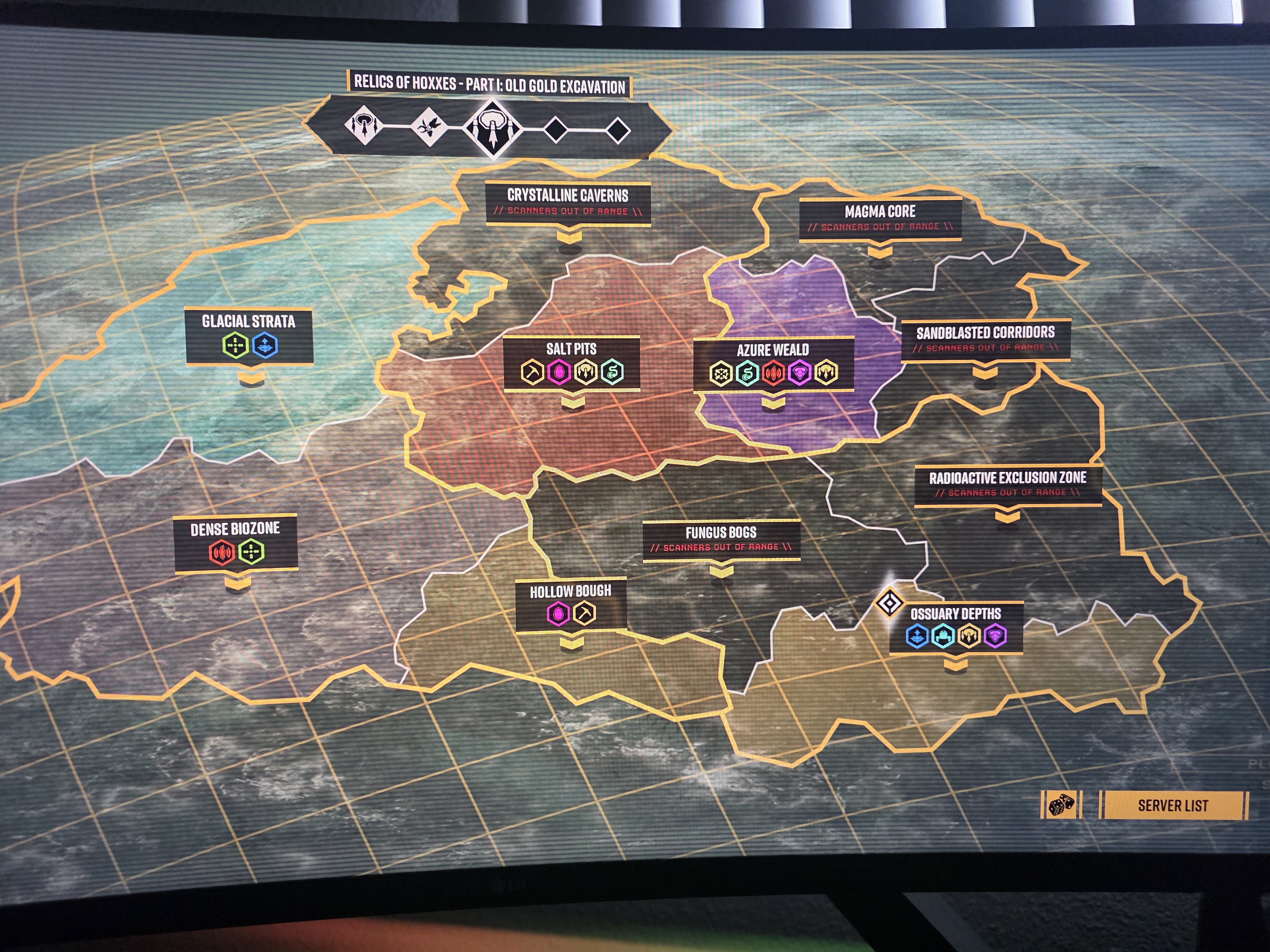This screenshot has width=1270, height=952.
Task: Pick the pink egg mission in Hollow Bough
Action: [558, 613]
